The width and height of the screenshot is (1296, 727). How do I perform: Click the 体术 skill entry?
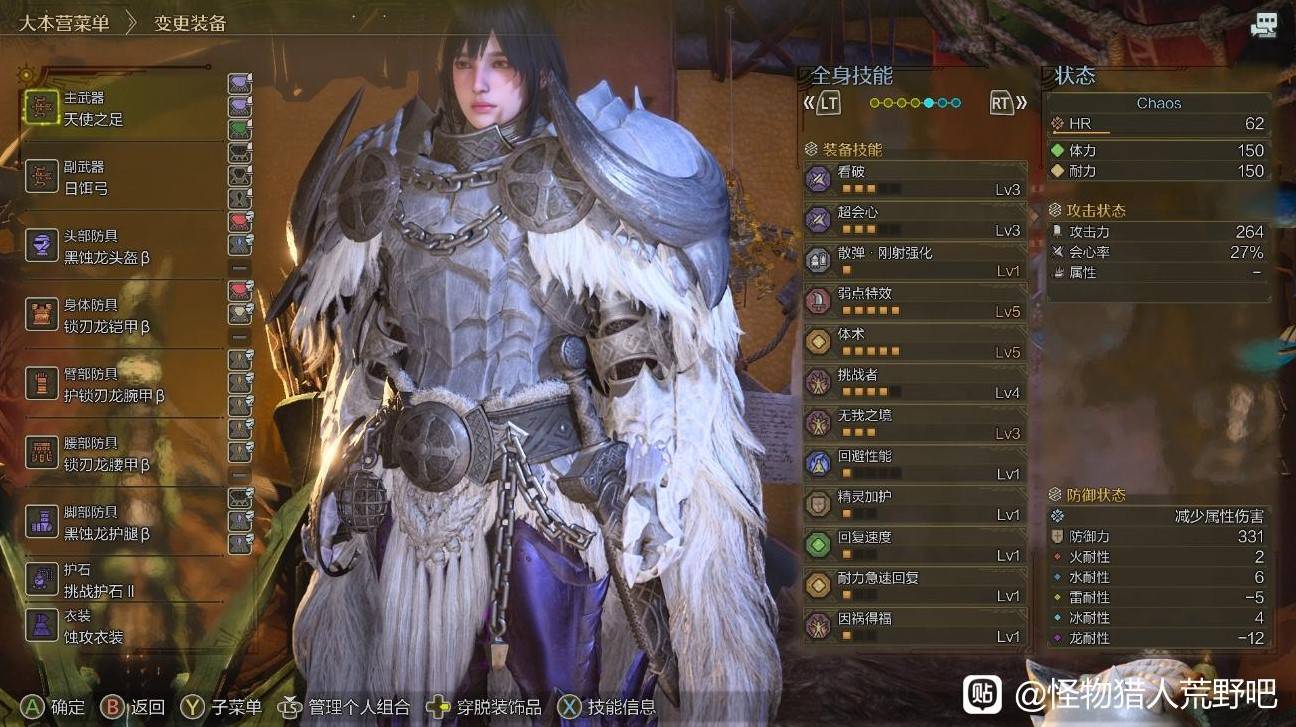point(915,343)
